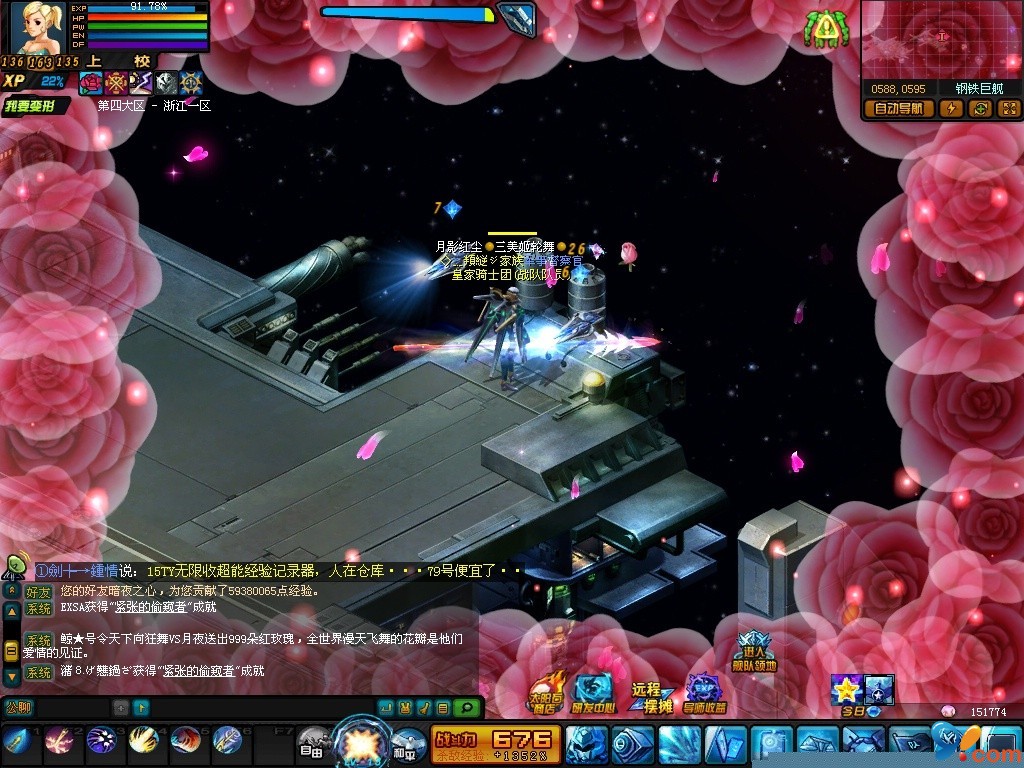1024x768 pixels.
Task: Switch to 自由 free mode
Action: [x=311, y=743]
